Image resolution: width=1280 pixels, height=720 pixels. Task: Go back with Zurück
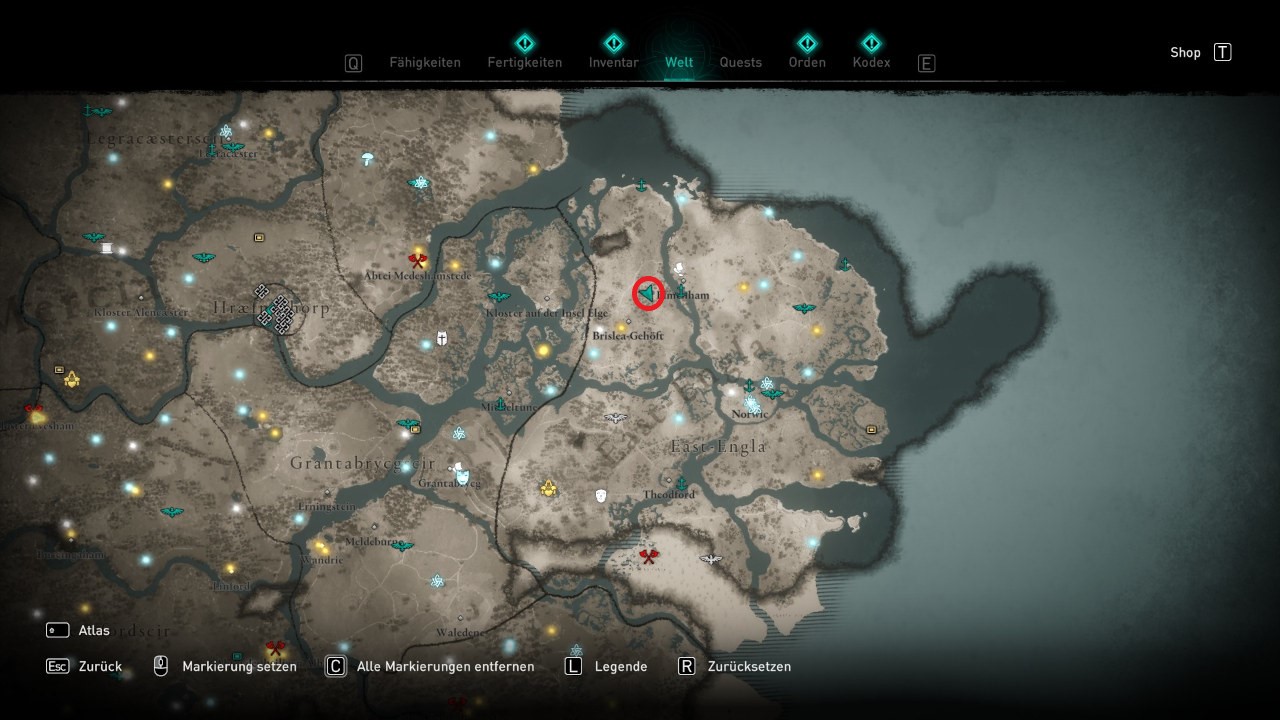pyautogui.click(x=100, y=666)
